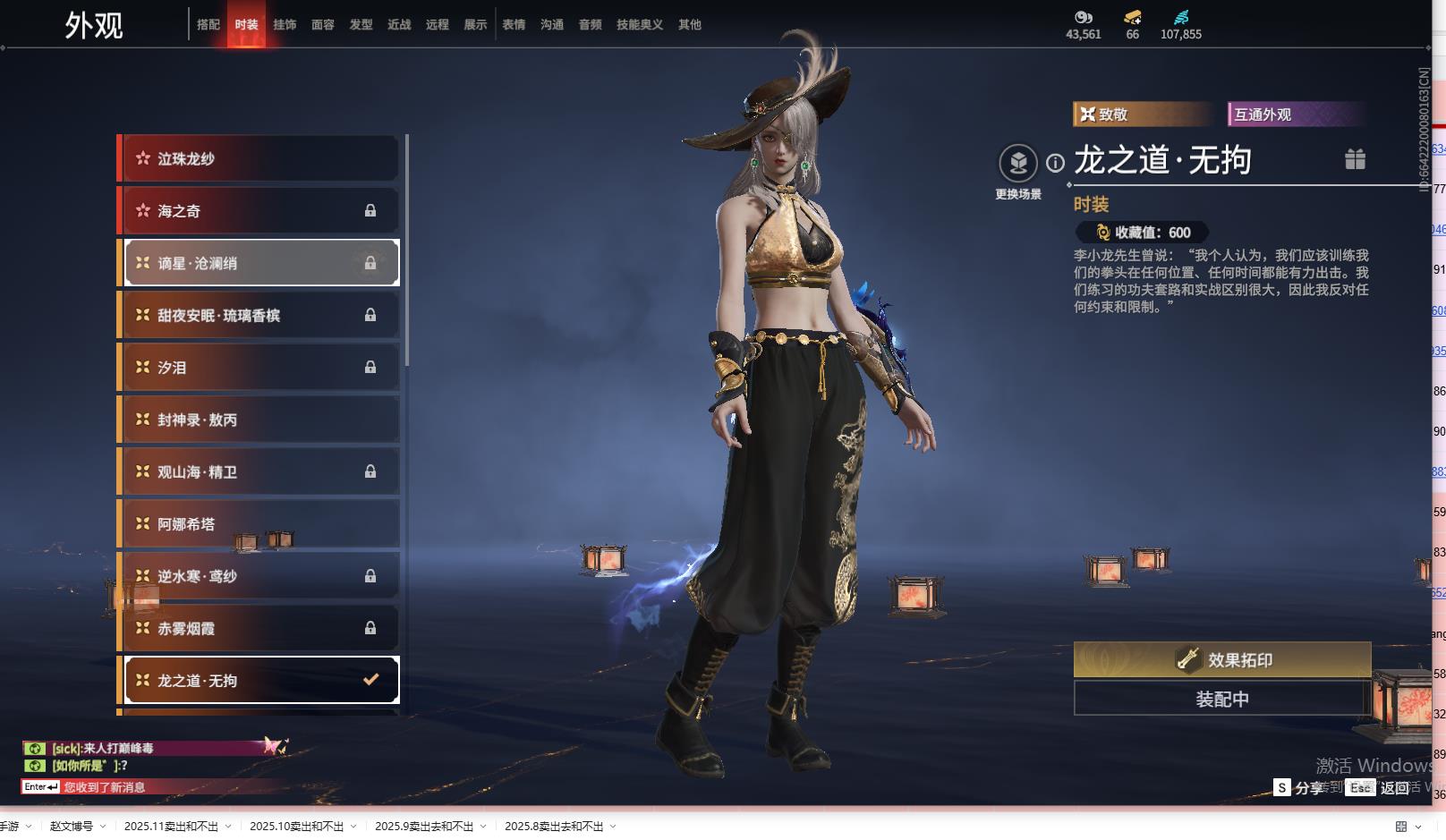Choose the 阿娜希塔 outfit

tap(259, 524)
